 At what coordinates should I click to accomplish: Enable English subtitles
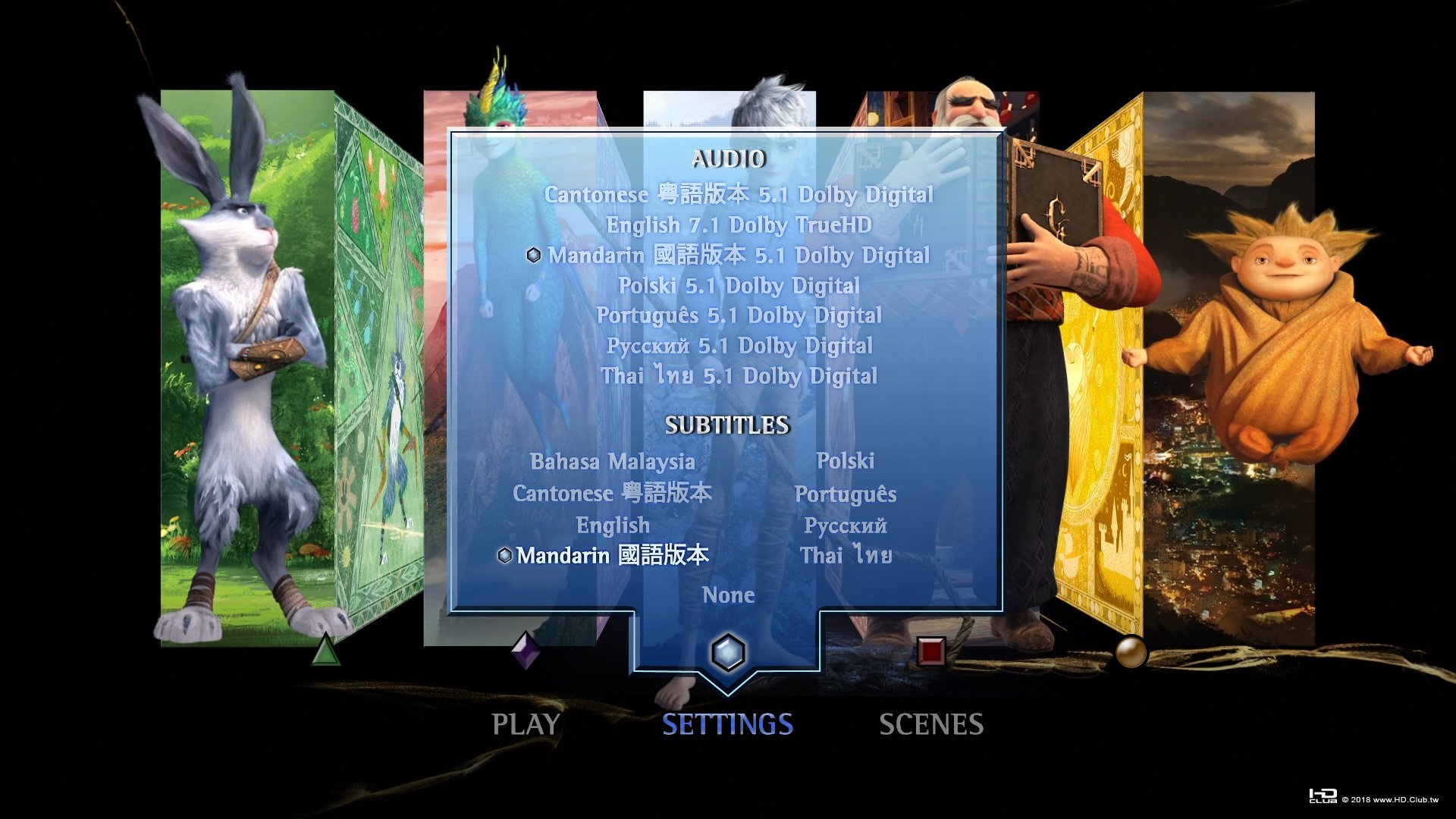(x=612, y=525)
